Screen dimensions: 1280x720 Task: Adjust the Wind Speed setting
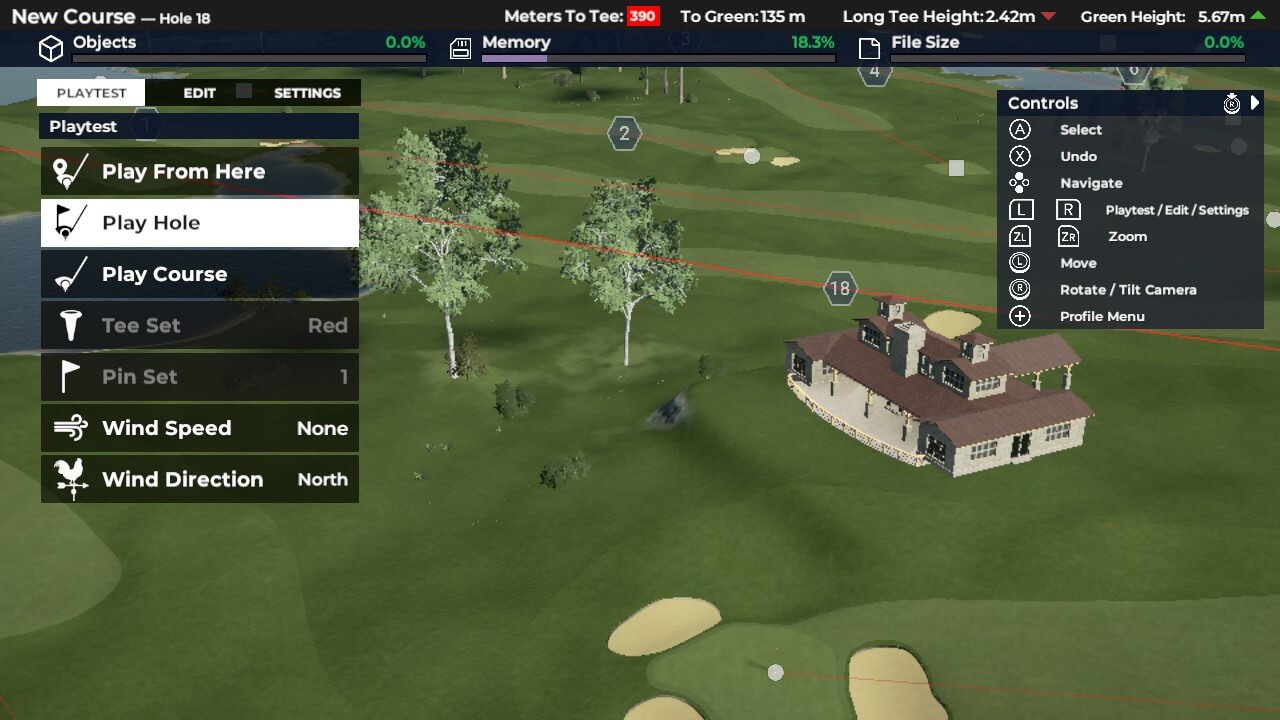pos(200,428)
